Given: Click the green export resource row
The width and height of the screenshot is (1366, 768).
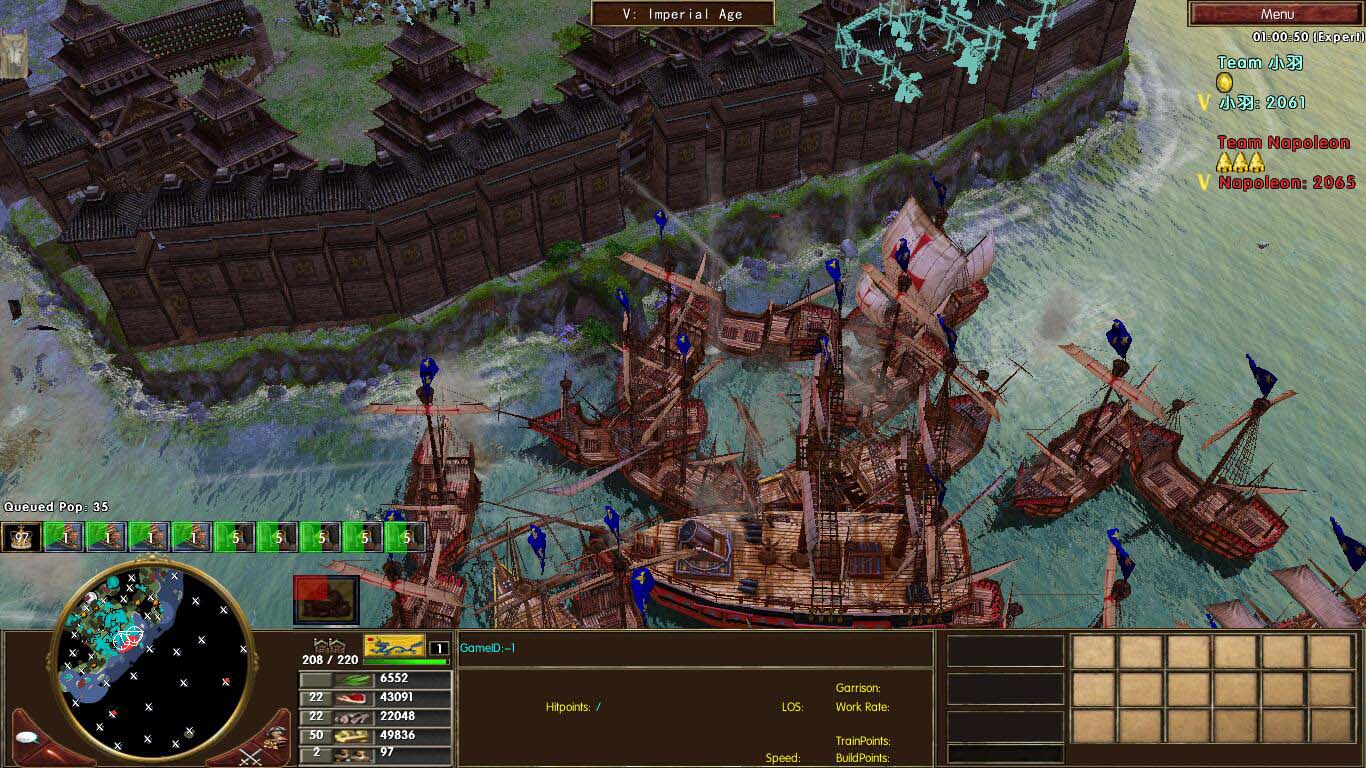Looking at the screenshot, I should 375,678.
